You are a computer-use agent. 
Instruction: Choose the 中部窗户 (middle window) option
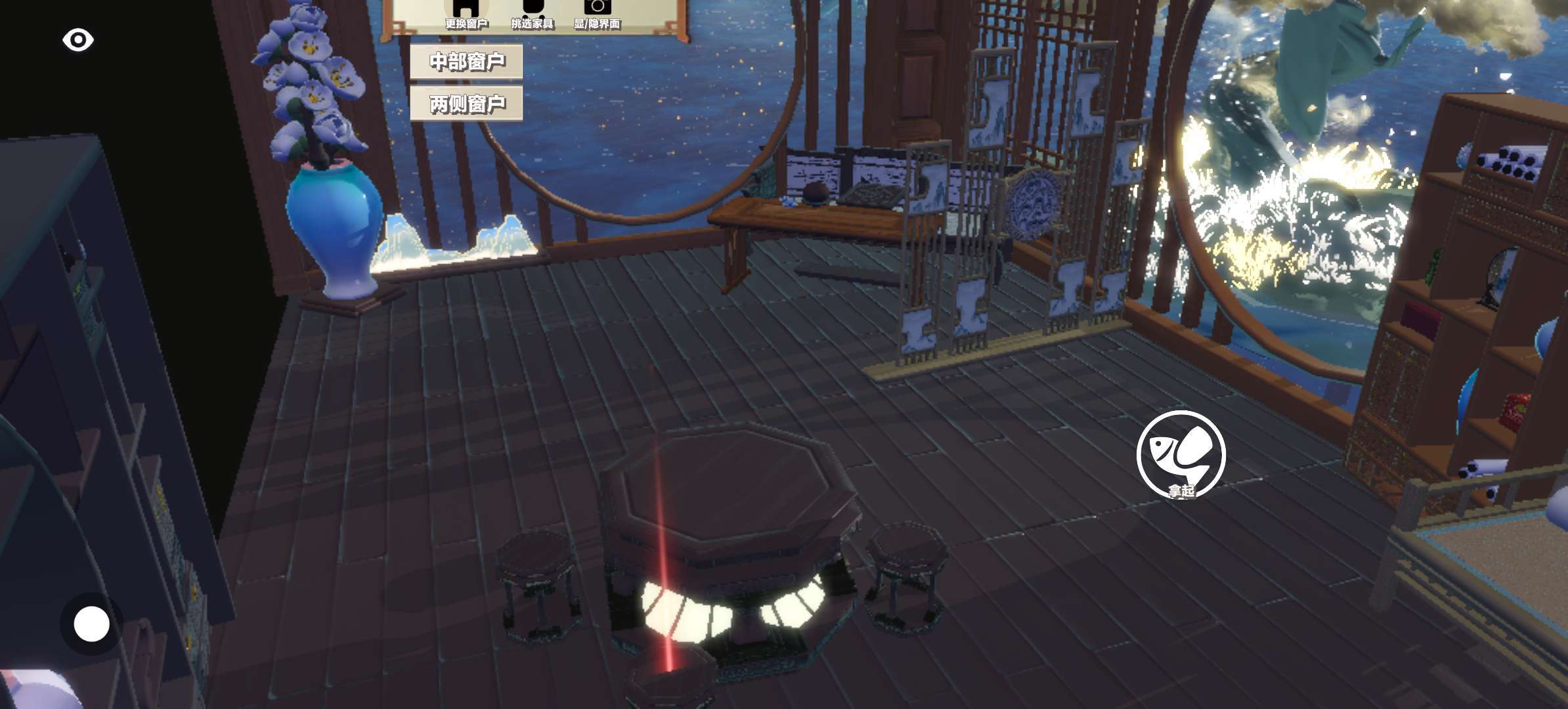click(x=466, y=62)
